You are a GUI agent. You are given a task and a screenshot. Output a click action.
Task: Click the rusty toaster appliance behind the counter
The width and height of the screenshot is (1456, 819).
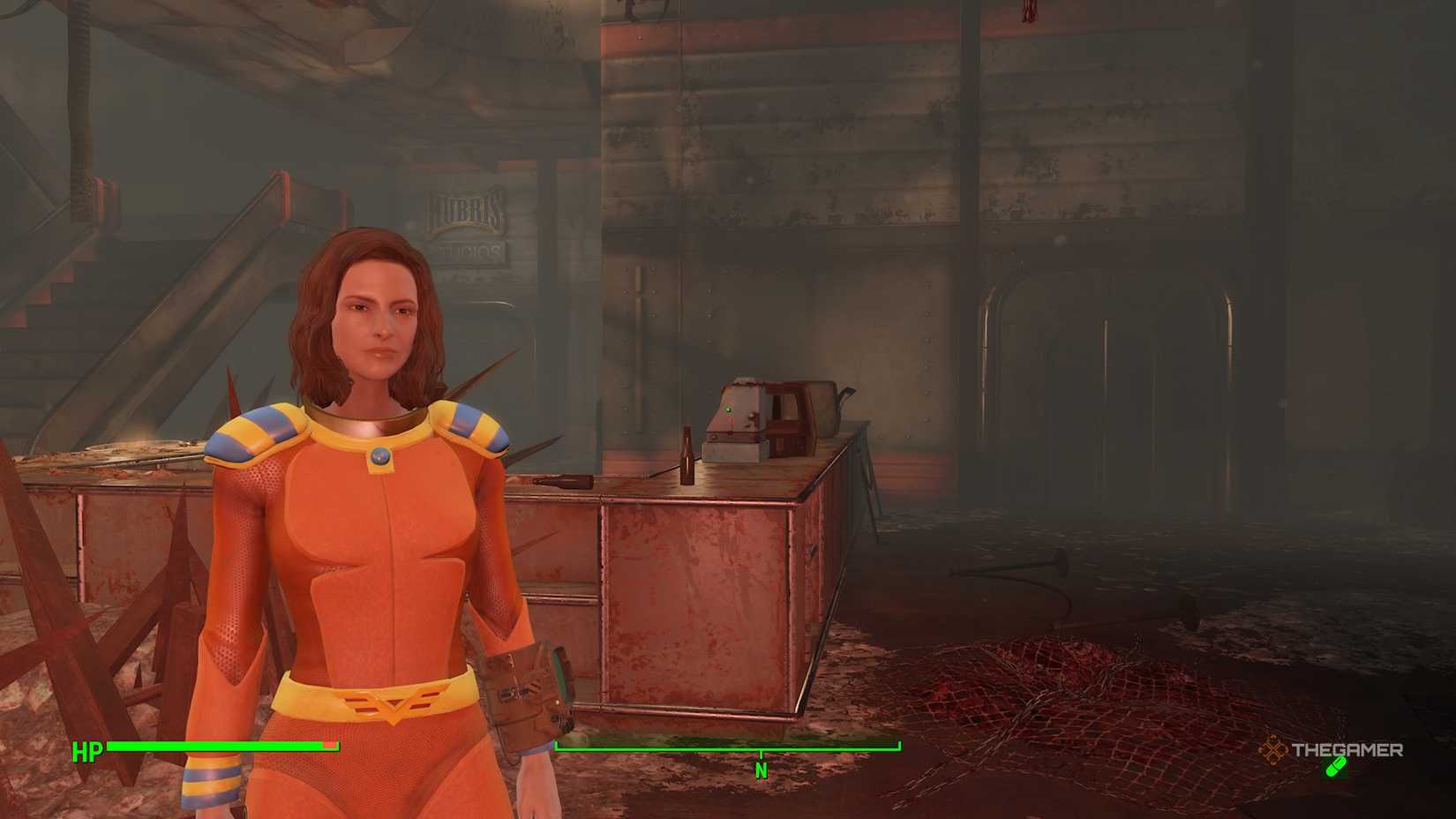pyautogui.click(x=763, y=415)
